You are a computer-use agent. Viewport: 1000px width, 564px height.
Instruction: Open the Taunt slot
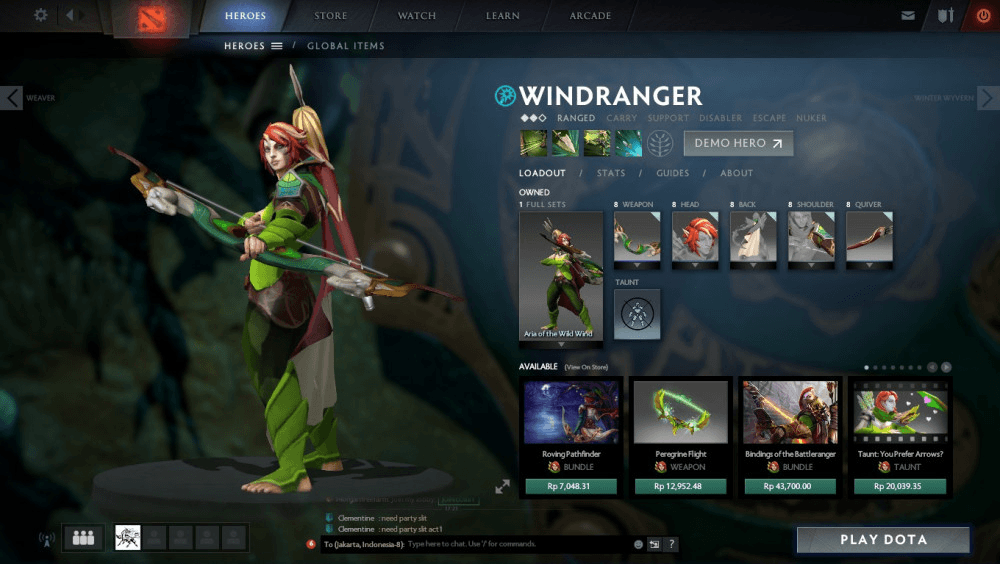click(637, 314)
